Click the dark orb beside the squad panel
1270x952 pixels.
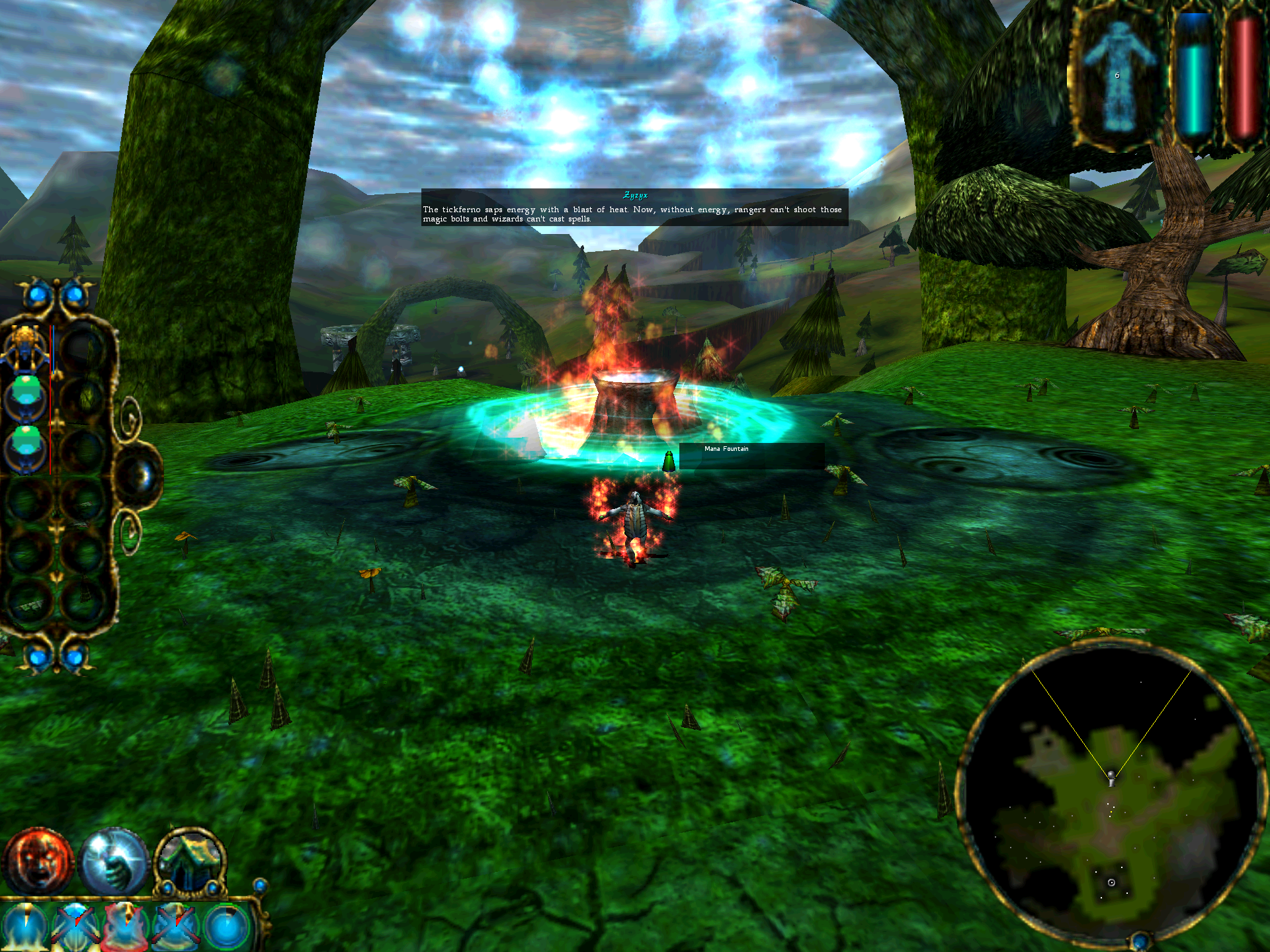tap(140, 475)
